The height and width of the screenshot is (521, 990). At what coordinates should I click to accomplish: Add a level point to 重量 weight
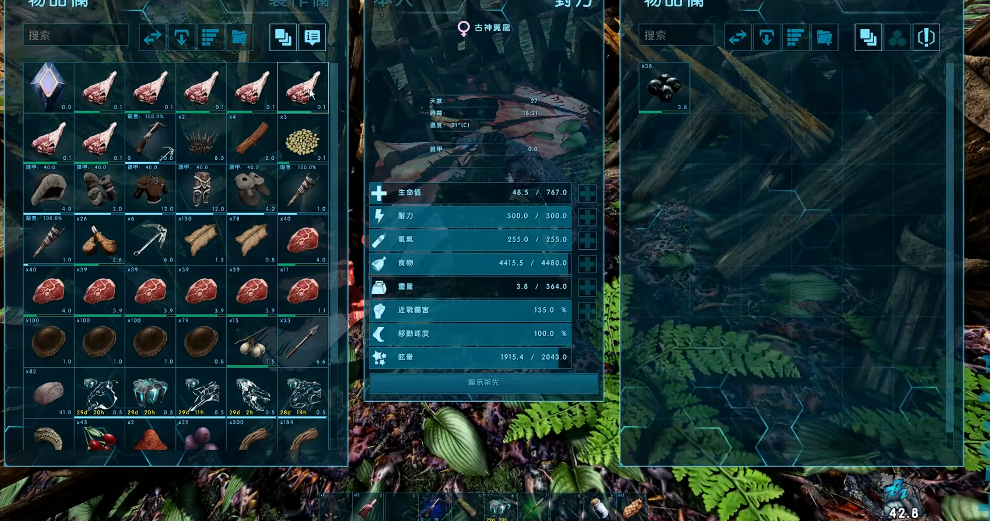[x=587, y=287]
